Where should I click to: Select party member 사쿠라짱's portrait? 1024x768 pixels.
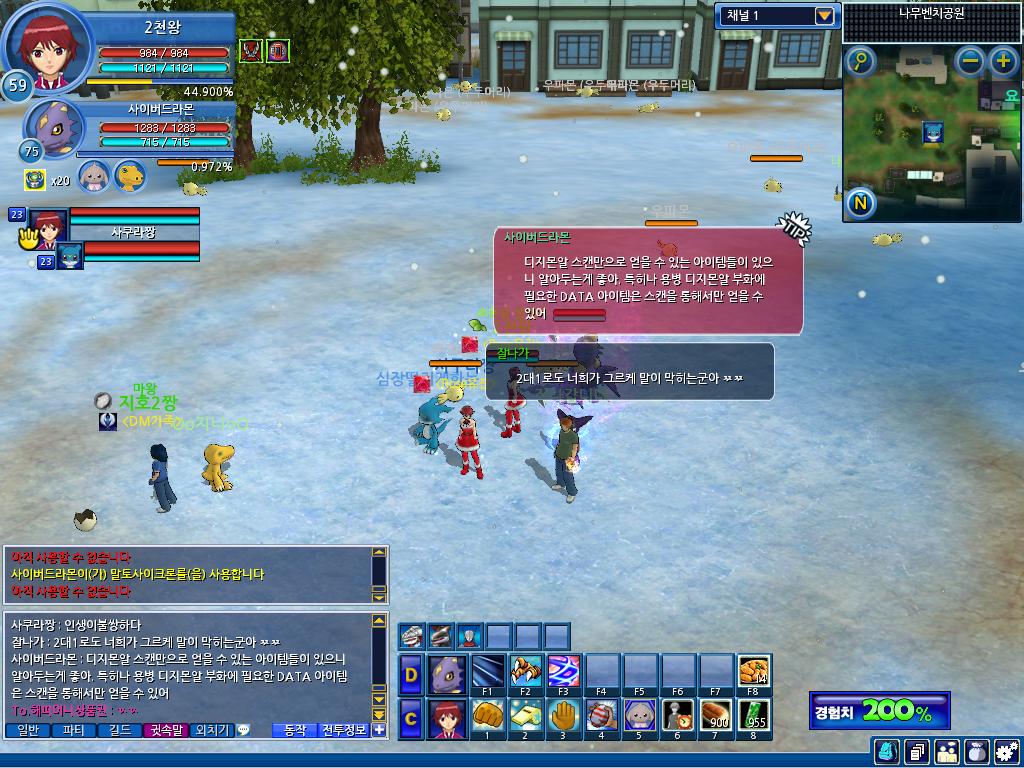coord(49,223)
